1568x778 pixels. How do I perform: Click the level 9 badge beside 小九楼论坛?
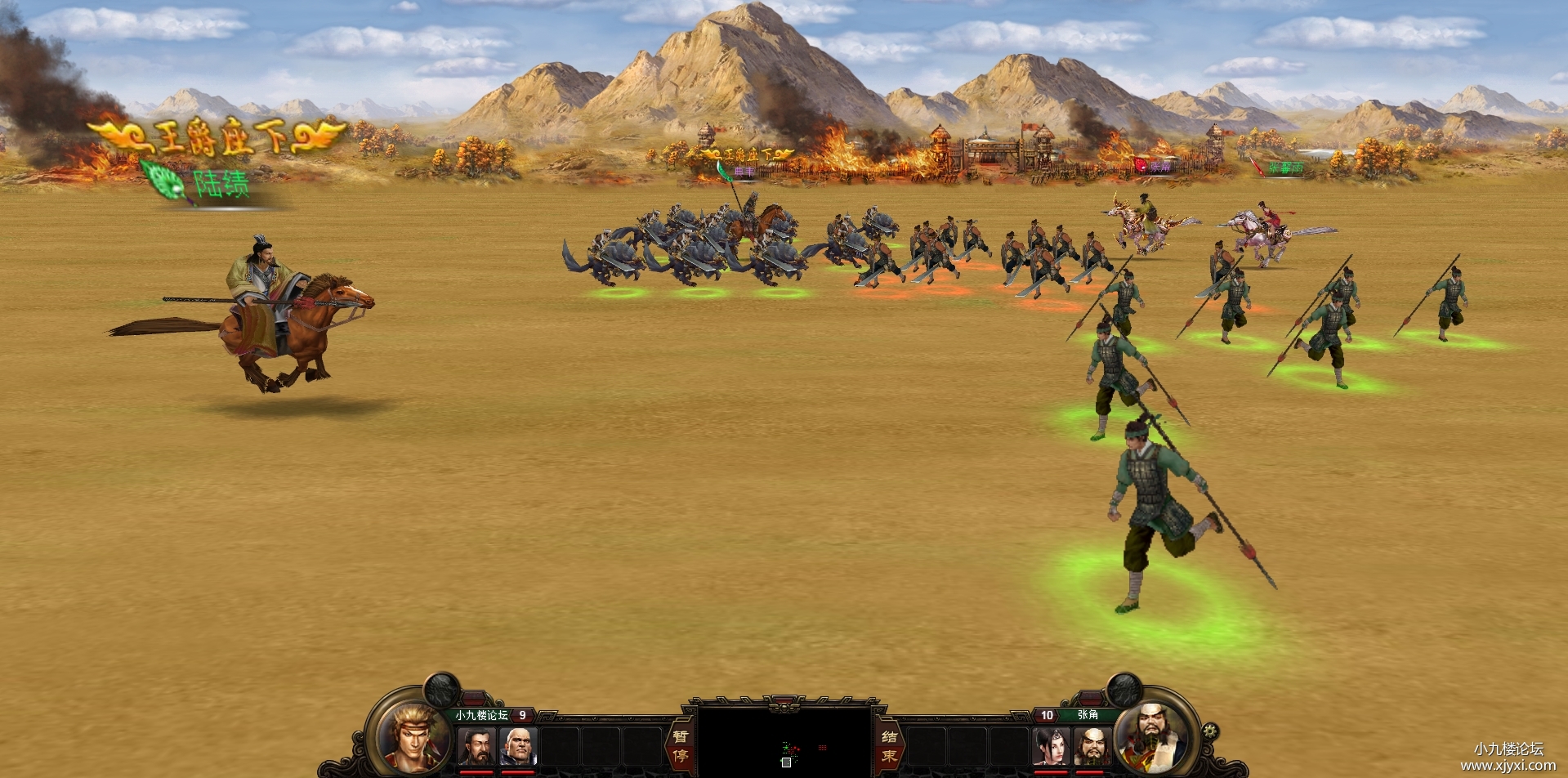pyautogui.click(x=522, y=714)
